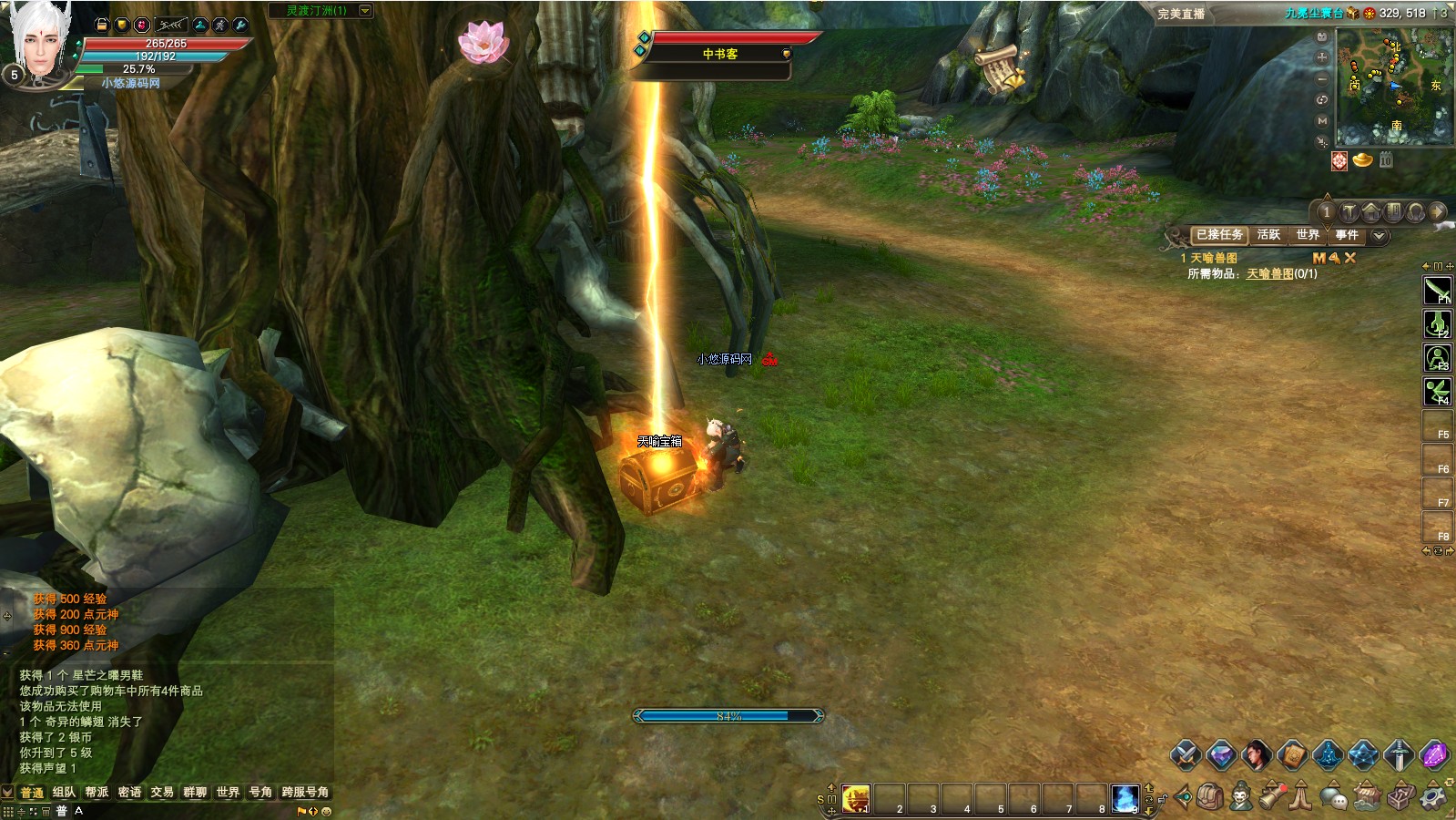Toggle the padlock icon beside the portrait
The width and height of the screenshot is (1456, 820).
(102, 25)
